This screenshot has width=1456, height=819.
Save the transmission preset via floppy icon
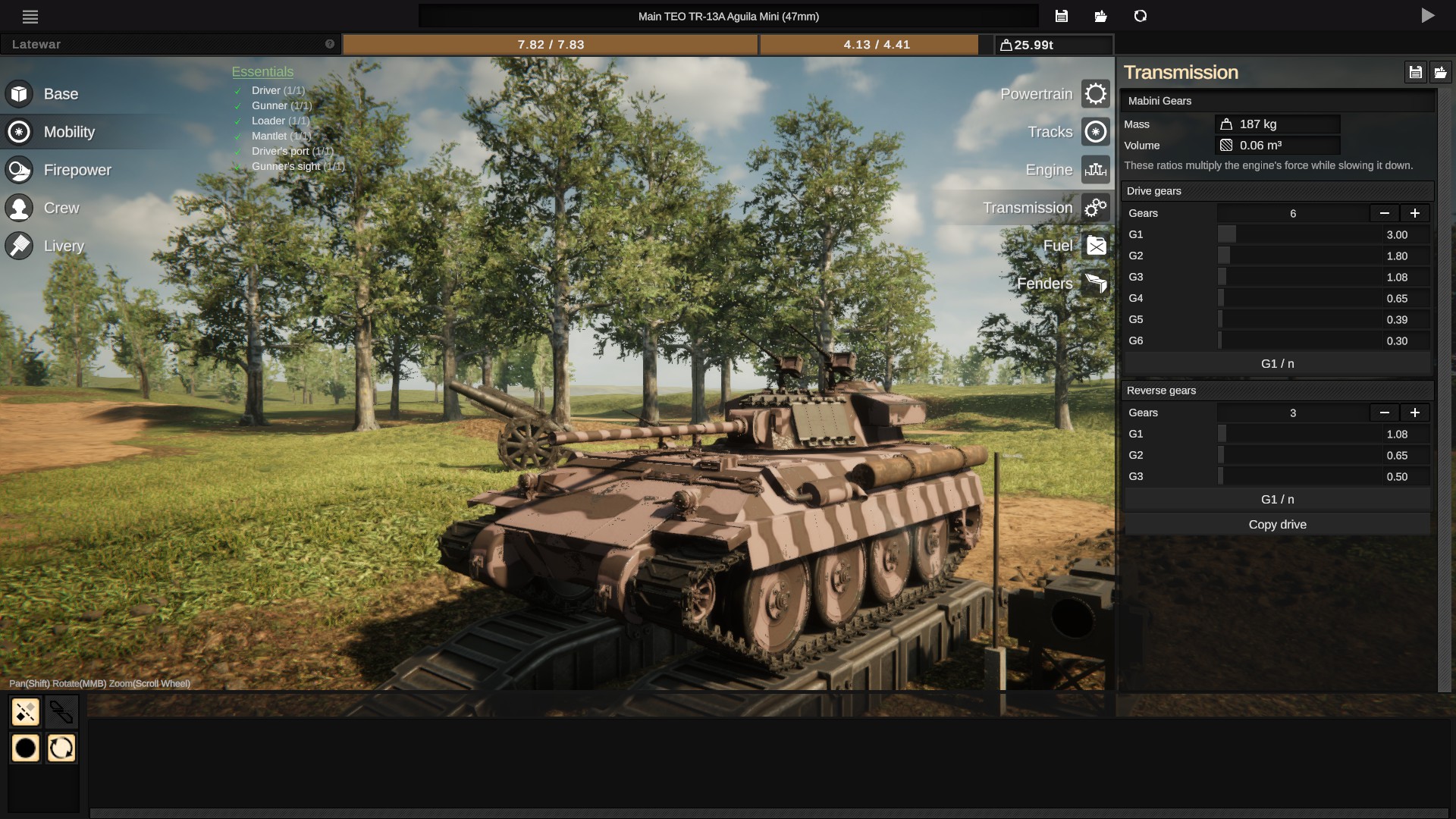coord(1417,71)
